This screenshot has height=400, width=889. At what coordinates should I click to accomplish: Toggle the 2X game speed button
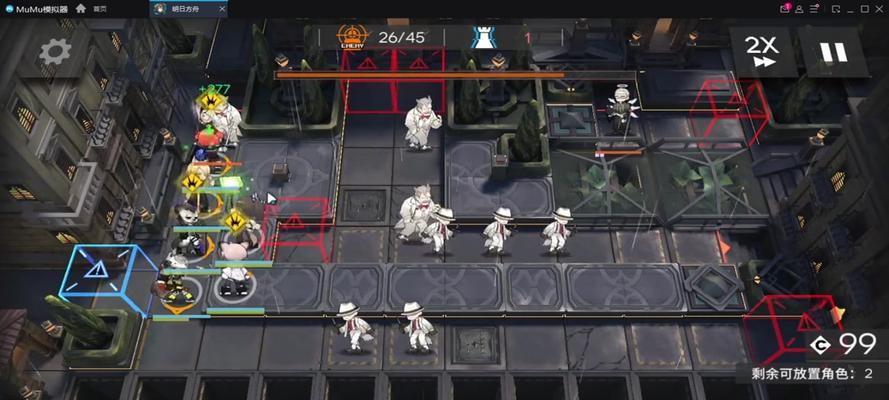765,50
